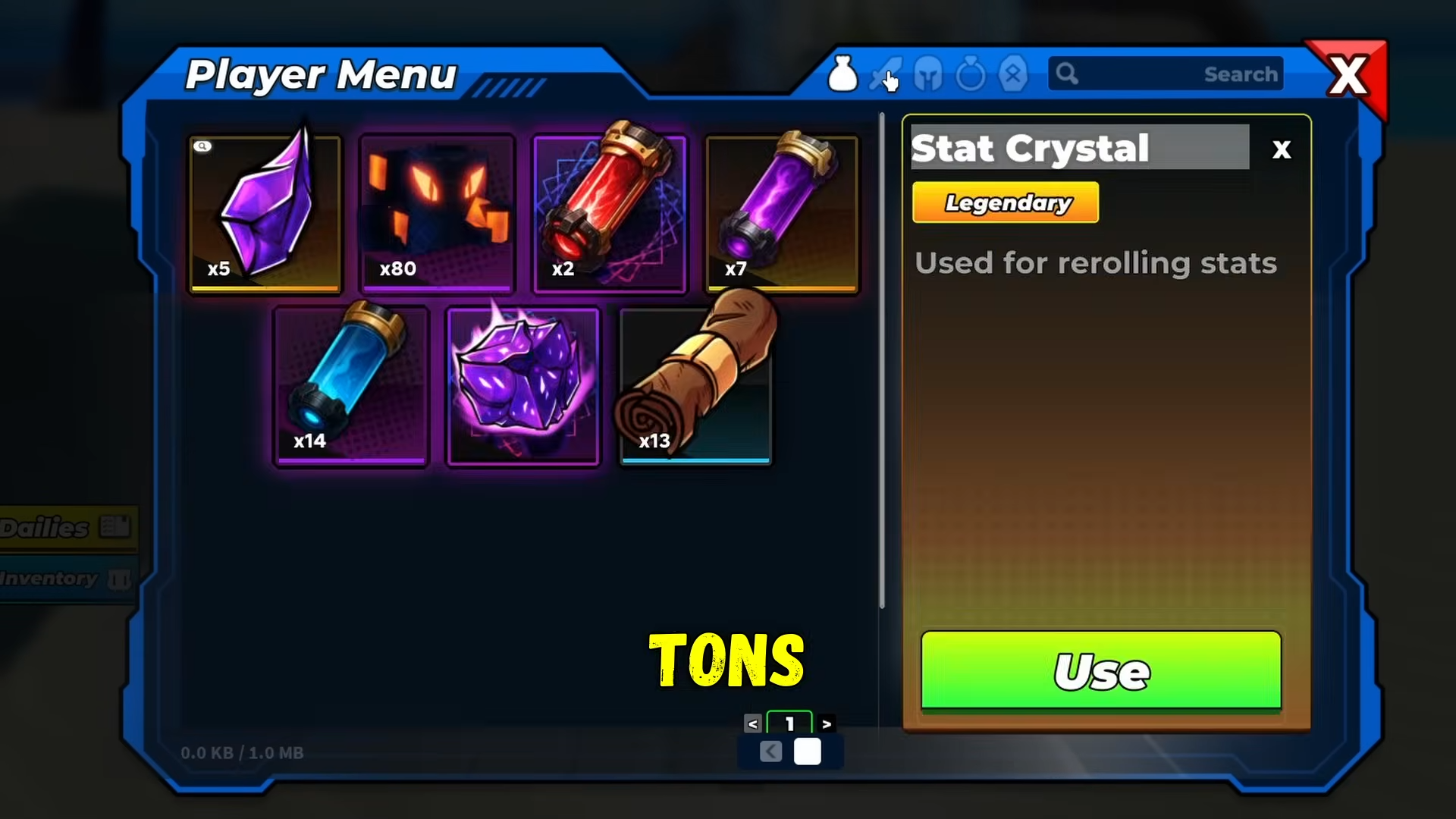Open the helmet armor tab
This screenshot has width=1456, height=819.
pyautogui.click(x=928, y=75)
